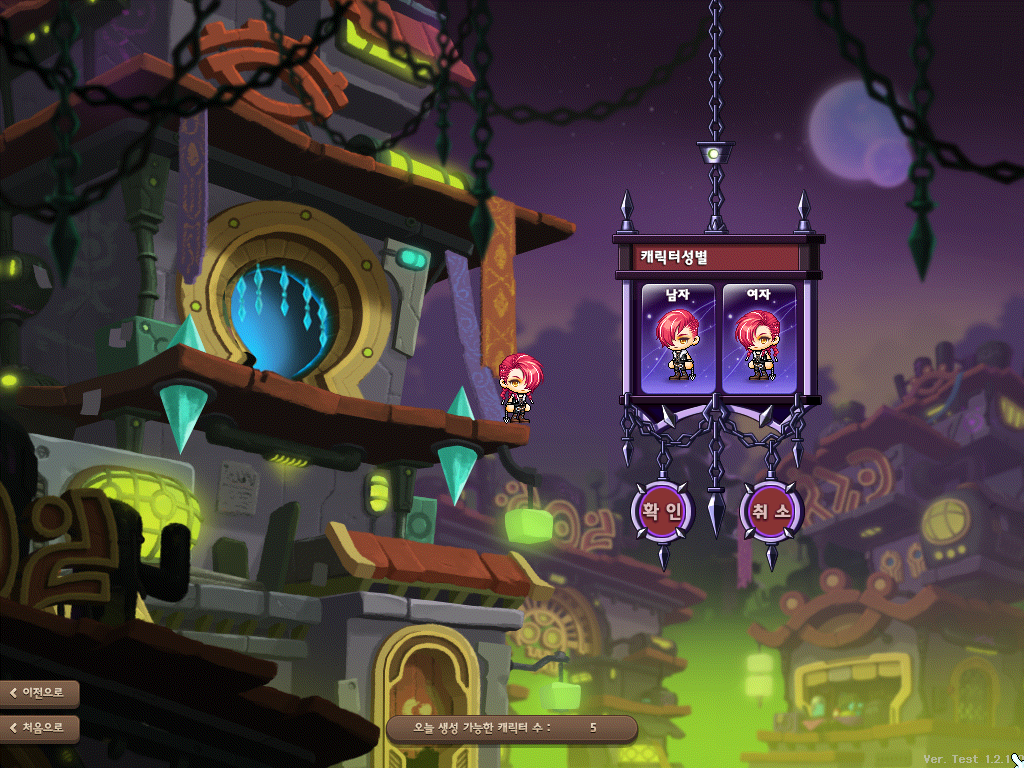
Task: Go back using the 이전으로 button
Action: click(40, 692)
